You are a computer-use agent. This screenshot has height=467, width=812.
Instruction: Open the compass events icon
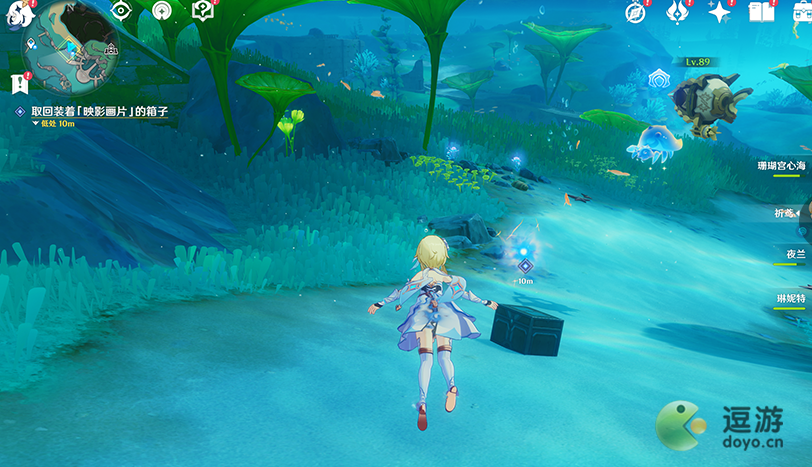(x=635, y=12)
